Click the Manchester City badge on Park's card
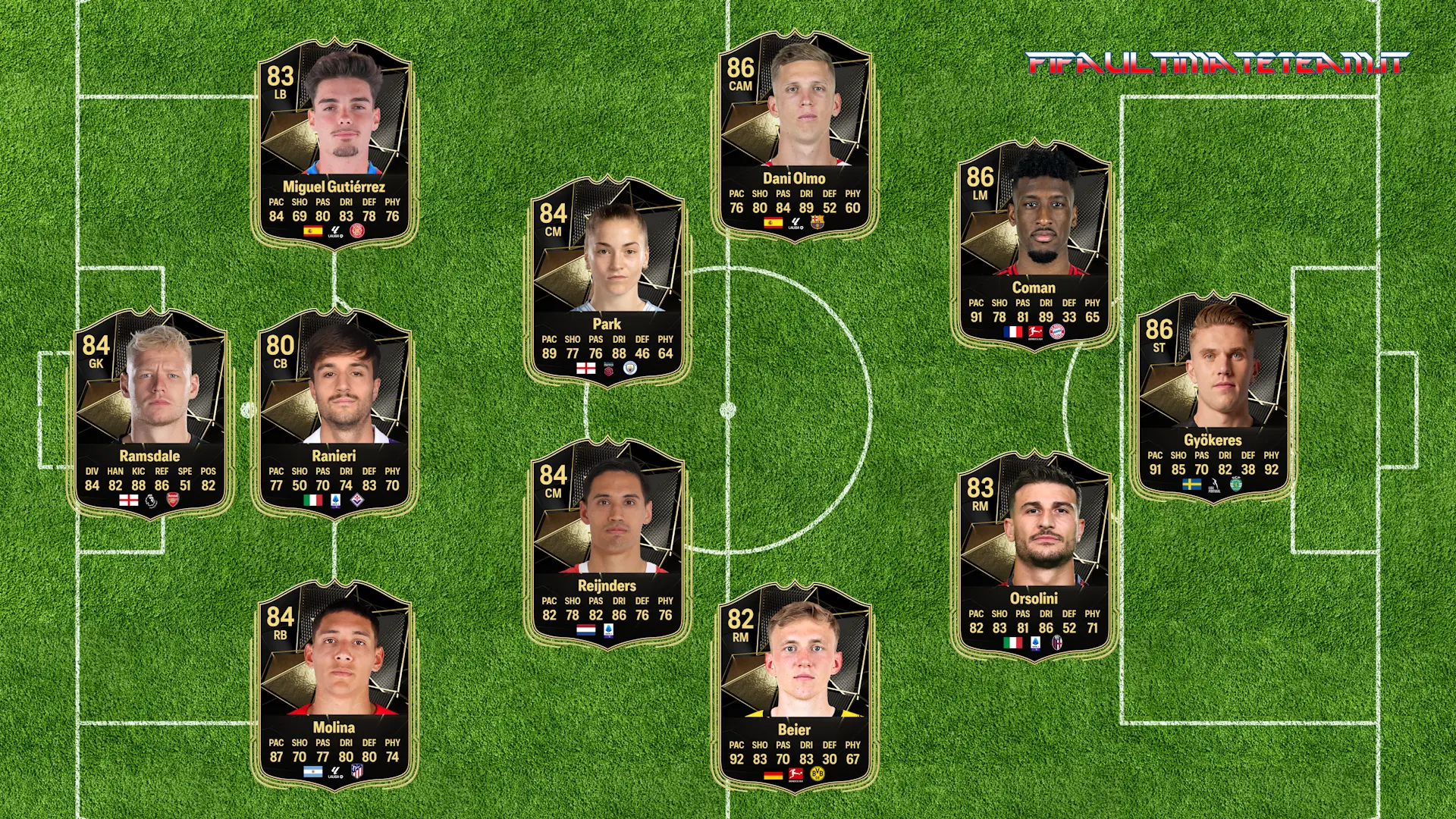Image resolution: width=1456 pixels, height=819 pixels. (630, 369)
